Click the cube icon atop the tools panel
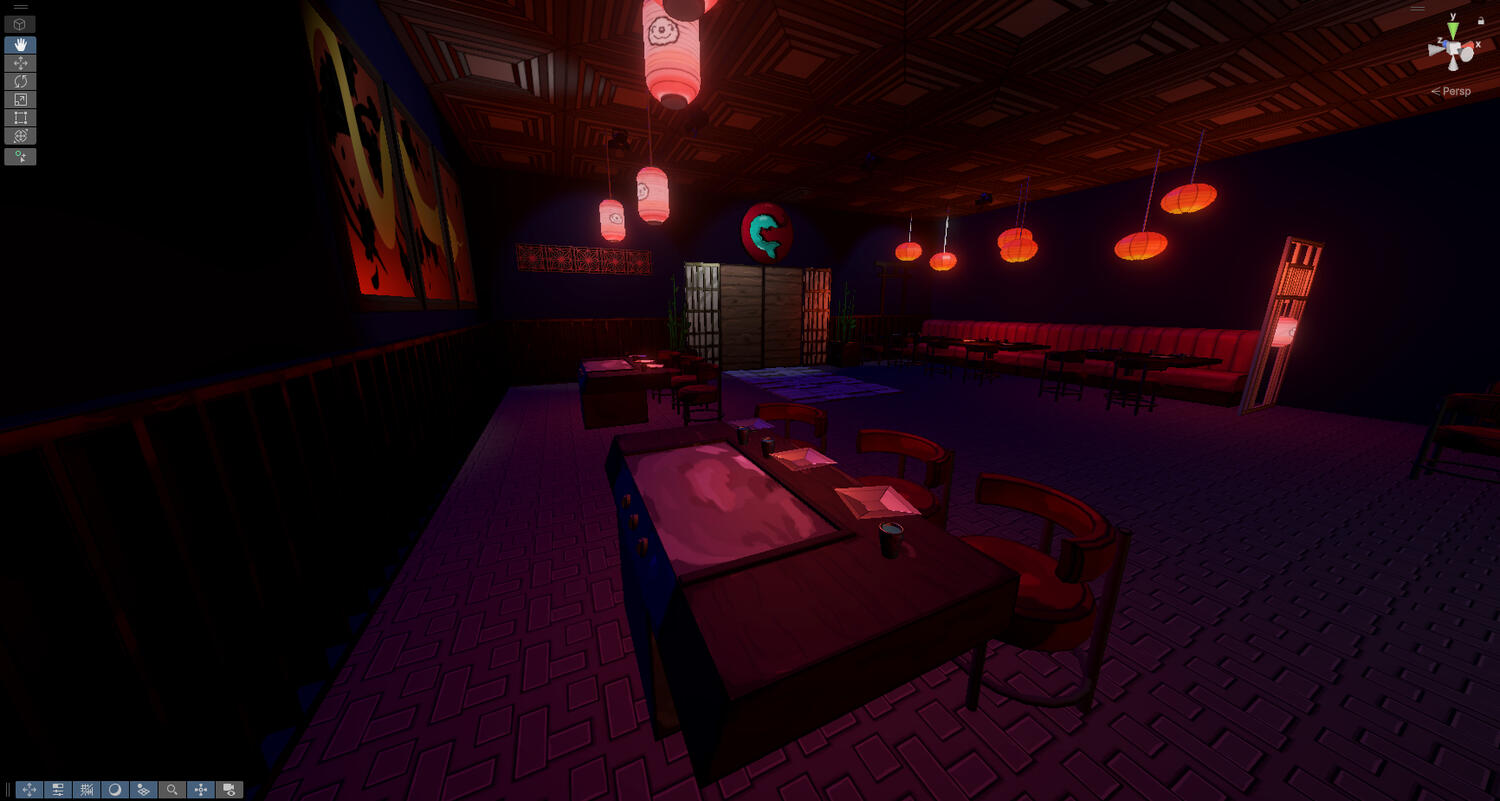Screen dimensions: 1500x801 tap(20, 24)
